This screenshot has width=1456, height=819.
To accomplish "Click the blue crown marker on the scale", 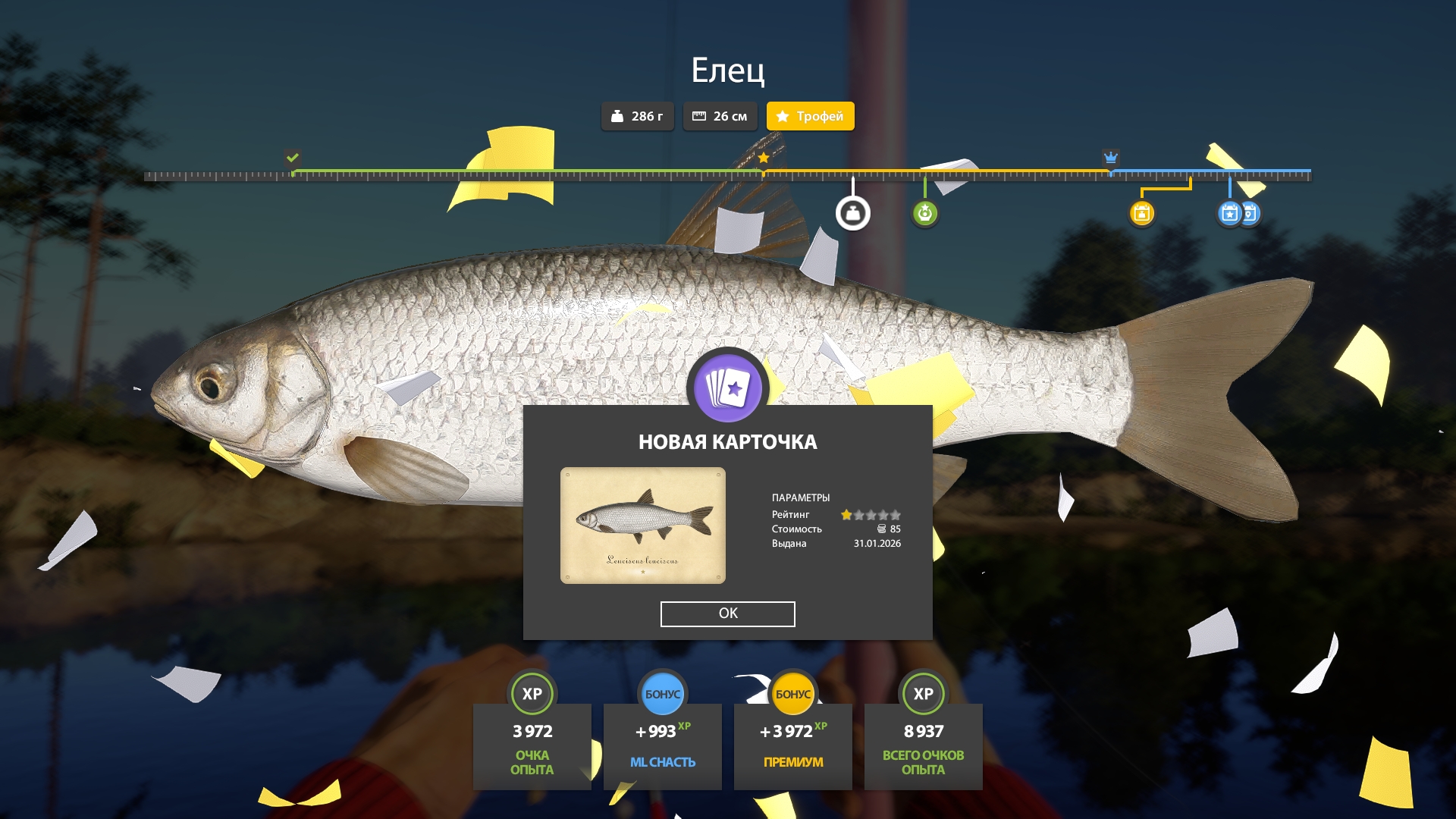I will (x=1110, y=158).
